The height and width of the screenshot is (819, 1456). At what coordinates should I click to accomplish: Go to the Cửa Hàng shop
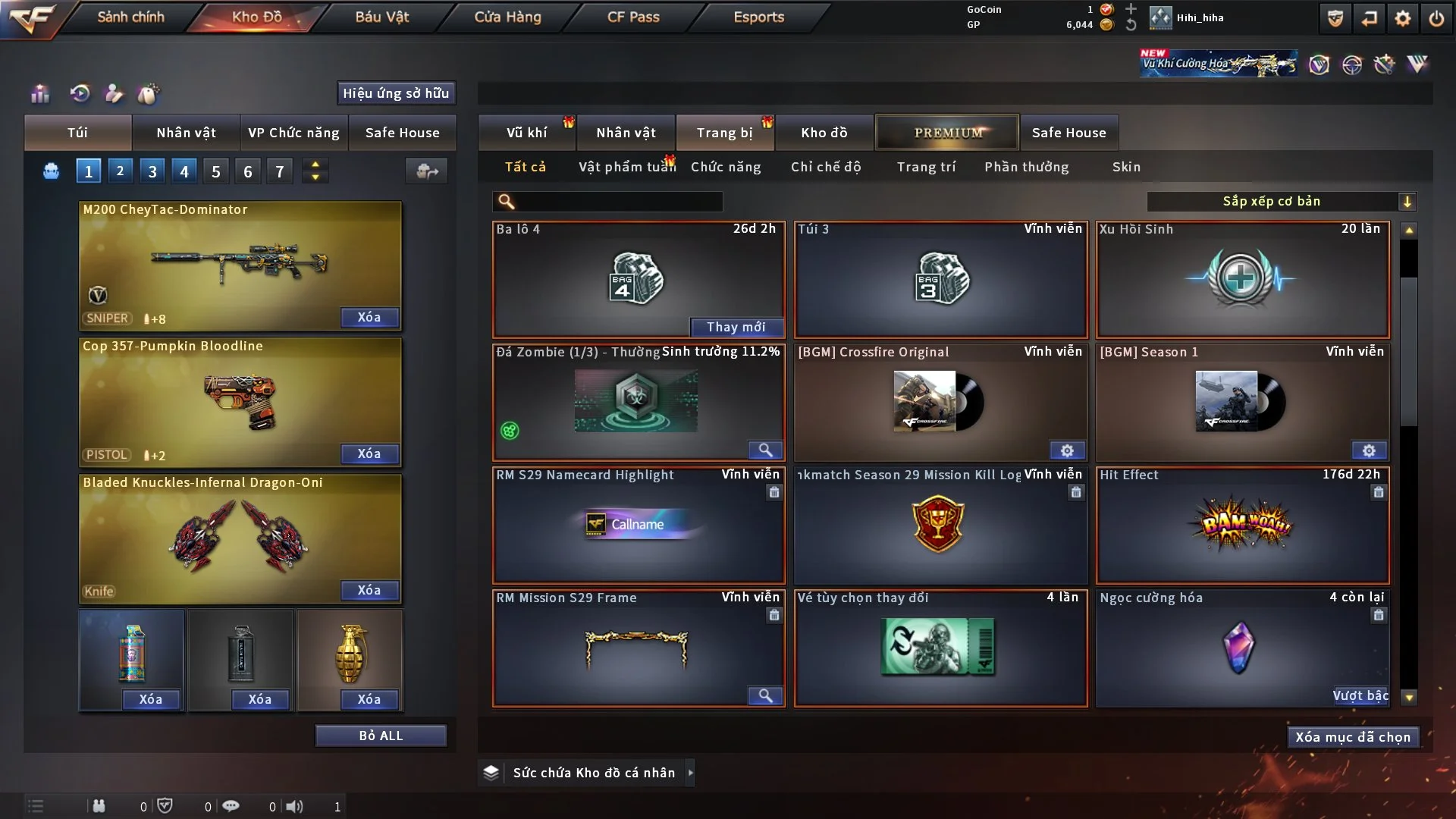tap(507, 17)
